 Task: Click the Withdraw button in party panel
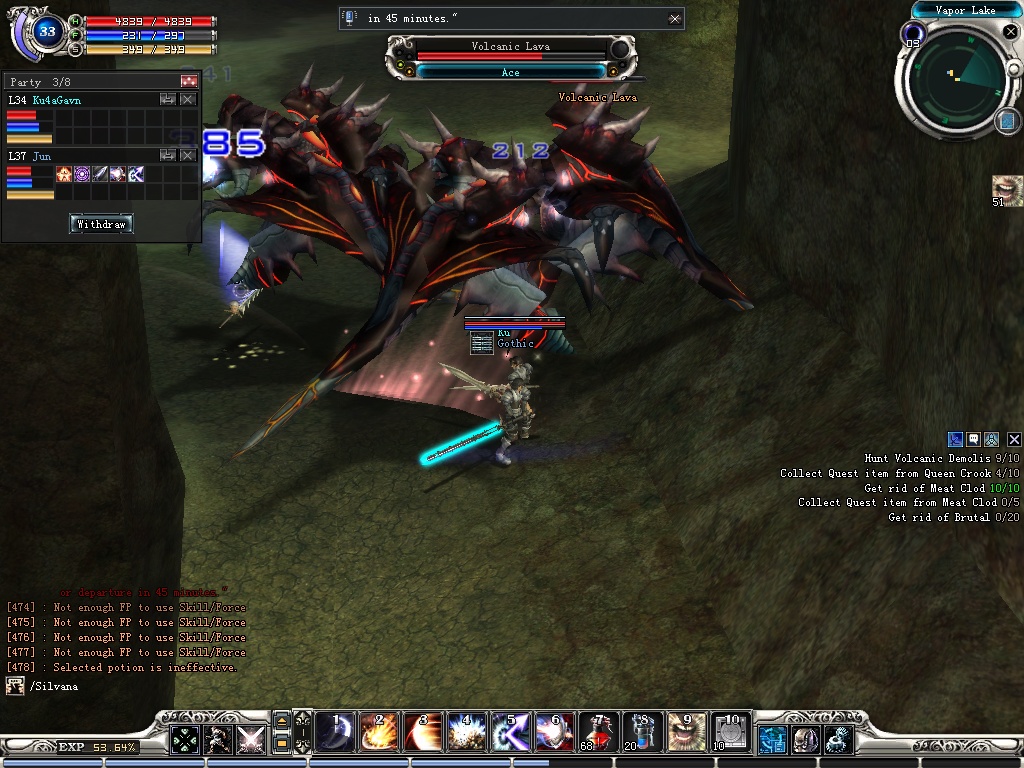pos(101,224)
